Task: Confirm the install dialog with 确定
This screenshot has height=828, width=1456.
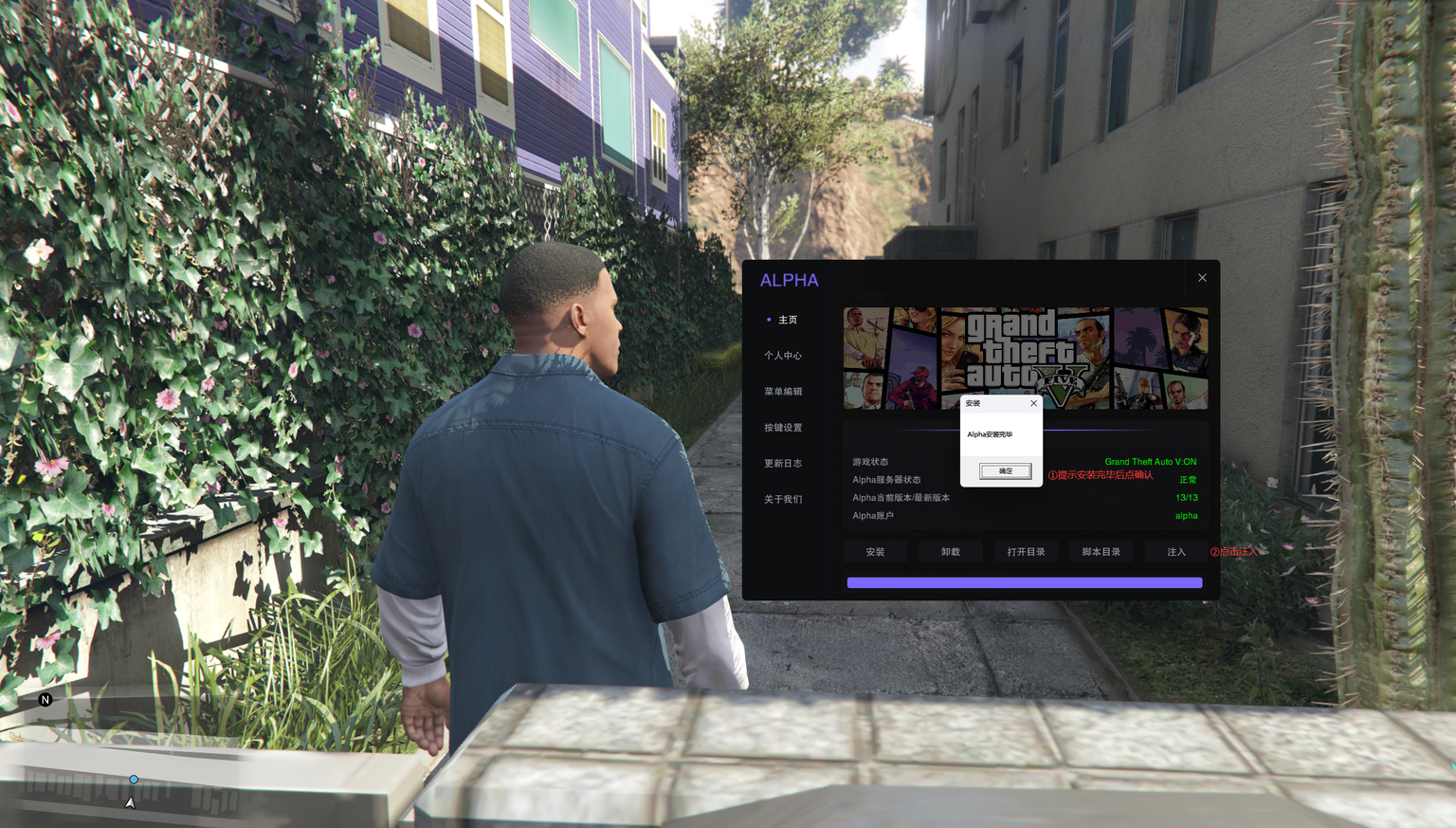Action: (x=1005, y=471)
